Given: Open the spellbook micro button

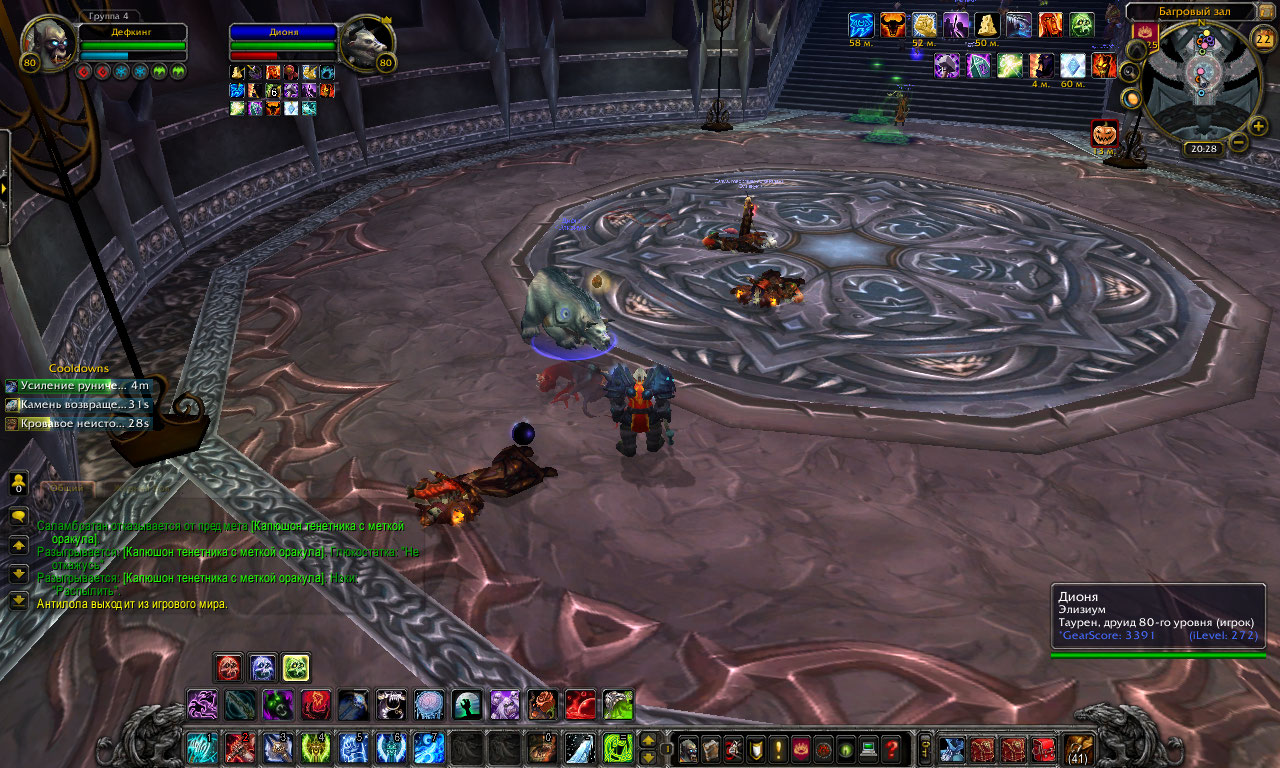Looking at the screenshot, I should (x=711, y=748).
